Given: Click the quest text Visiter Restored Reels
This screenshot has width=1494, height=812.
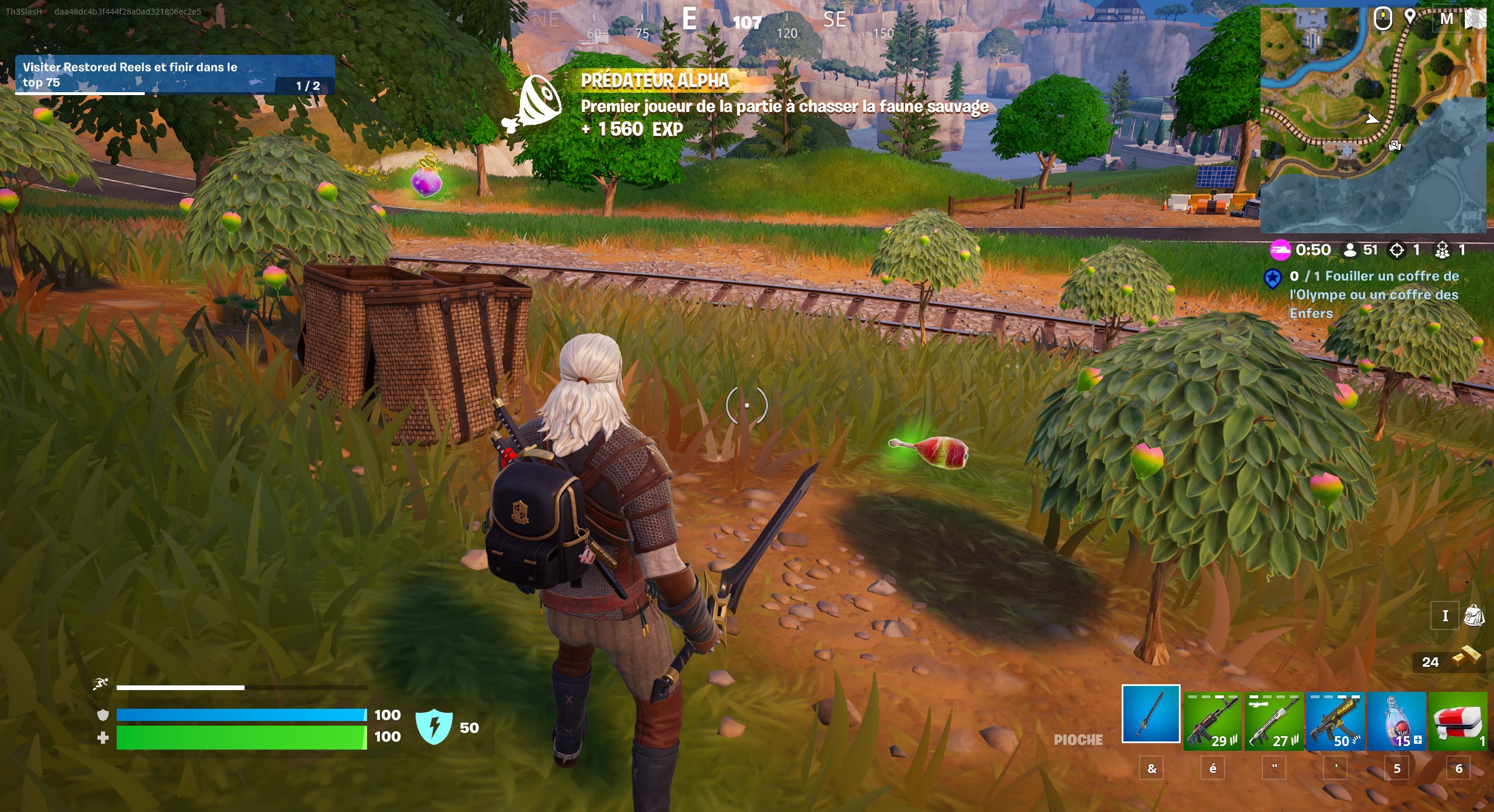Looking at the screenshot, I should (130, 67).
